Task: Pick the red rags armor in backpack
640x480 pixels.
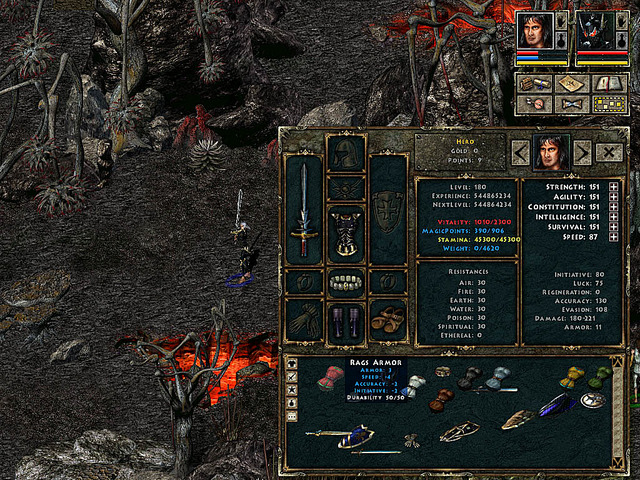Action: pyautogui.click(x=331, y=379)
